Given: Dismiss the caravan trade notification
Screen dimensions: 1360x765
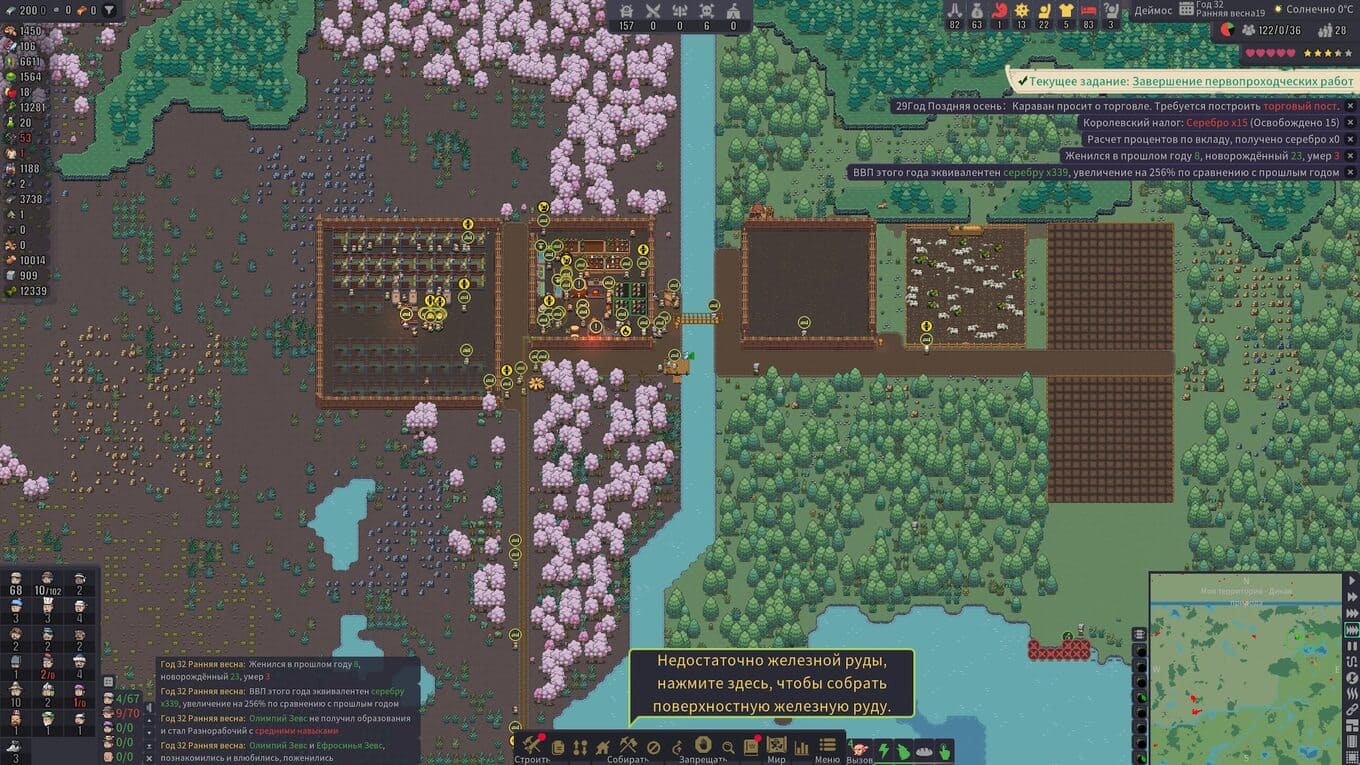Looking at the screenshot, I should click(x=1349, y=106).
